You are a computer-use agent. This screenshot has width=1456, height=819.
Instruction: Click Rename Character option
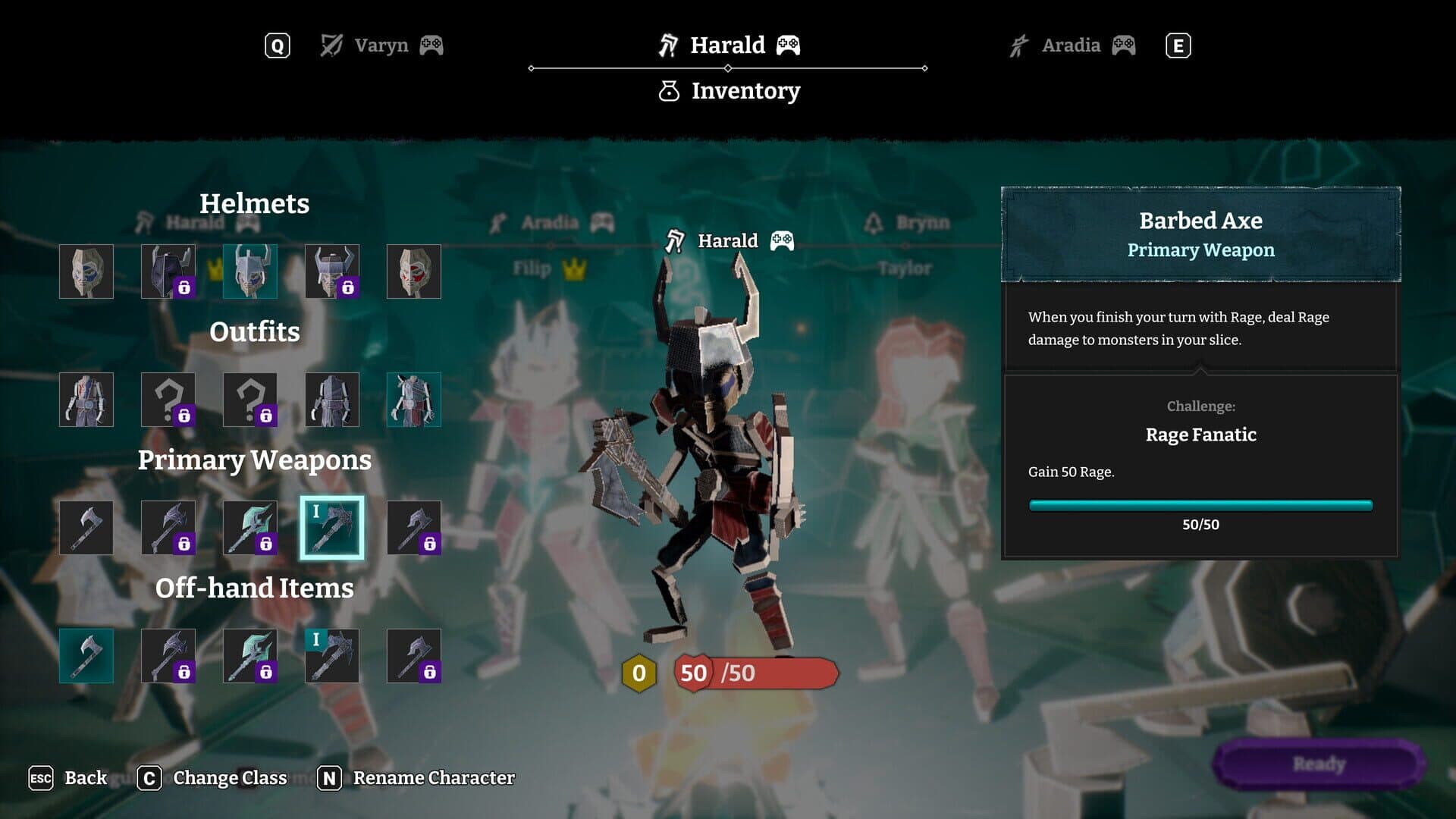point(432,777)
